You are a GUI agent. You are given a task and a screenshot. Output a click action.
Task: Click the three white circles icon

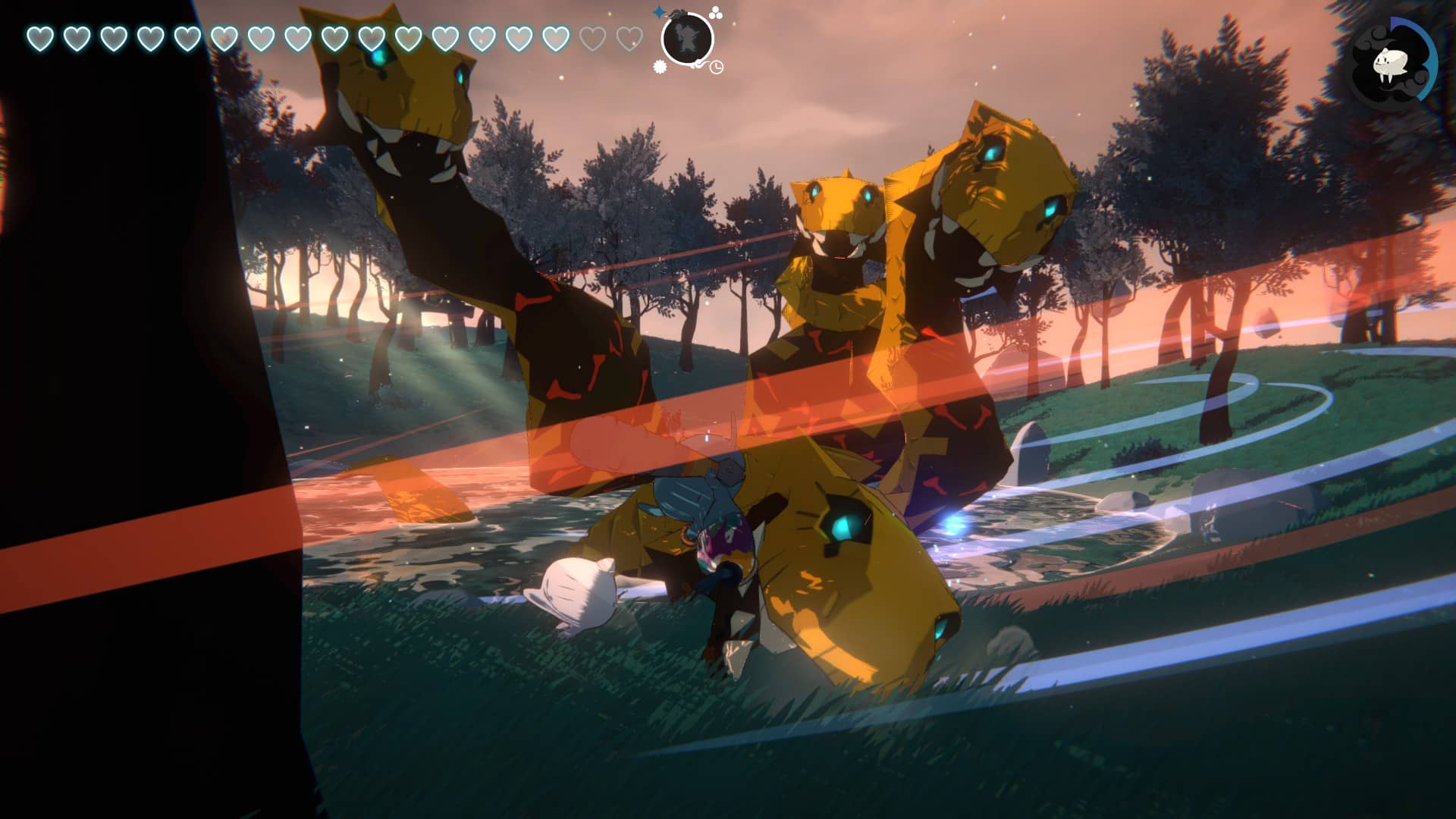coord(715,13)
